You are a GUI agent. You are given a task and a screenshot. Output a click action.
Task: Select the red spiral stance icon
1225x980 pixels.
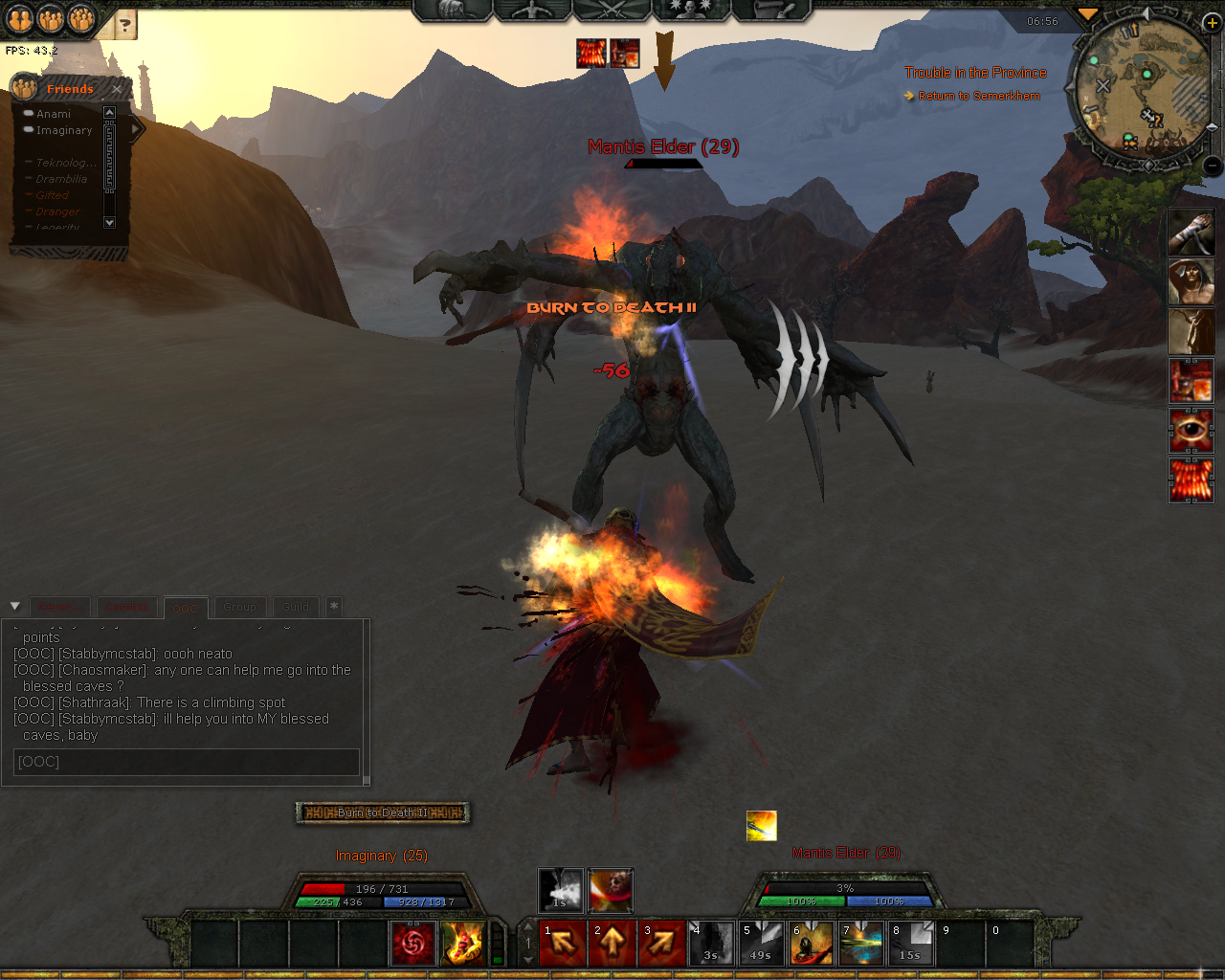(413, 944)
